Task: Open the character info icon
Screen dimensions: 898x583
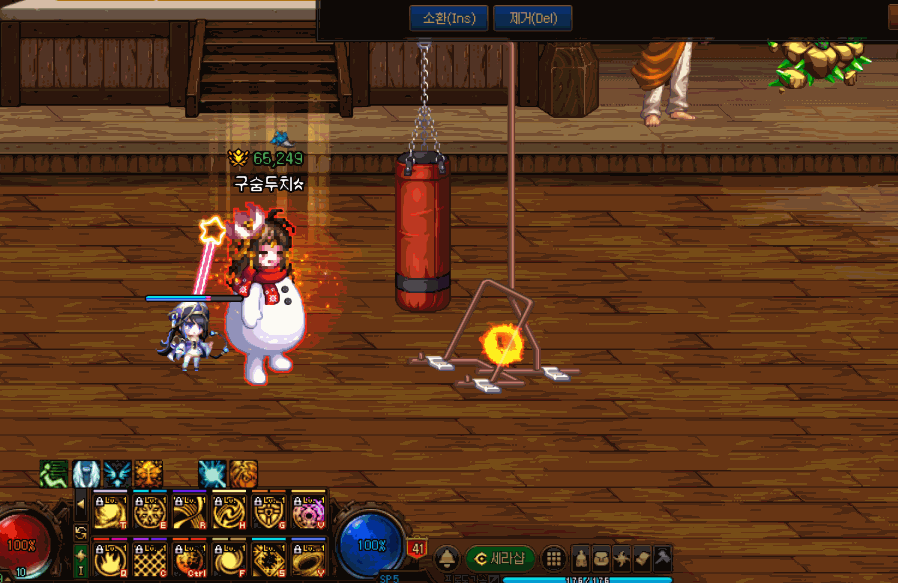Action: pyautogui.click(x=581, y=558)
